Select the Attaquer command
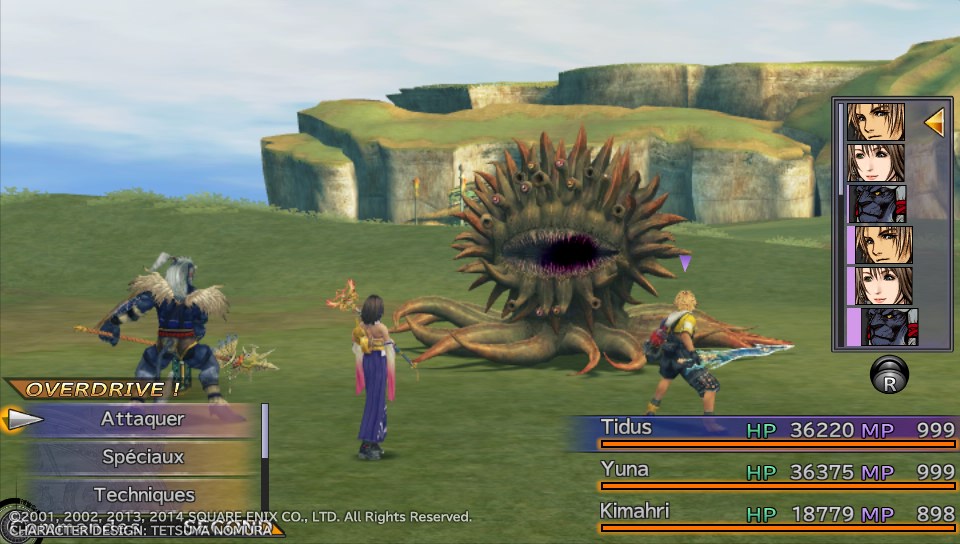The height and width of the screenshot is (544, 960). pos(142,420)
